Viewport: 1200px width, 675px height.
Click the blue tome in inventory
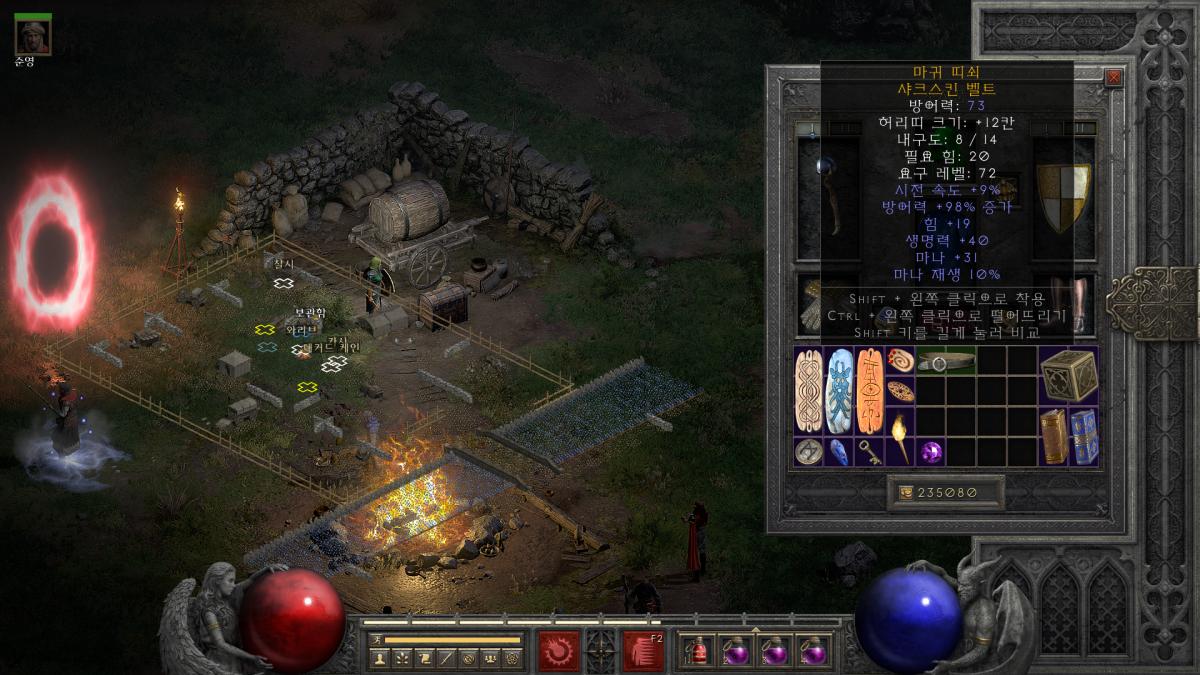1084,436
